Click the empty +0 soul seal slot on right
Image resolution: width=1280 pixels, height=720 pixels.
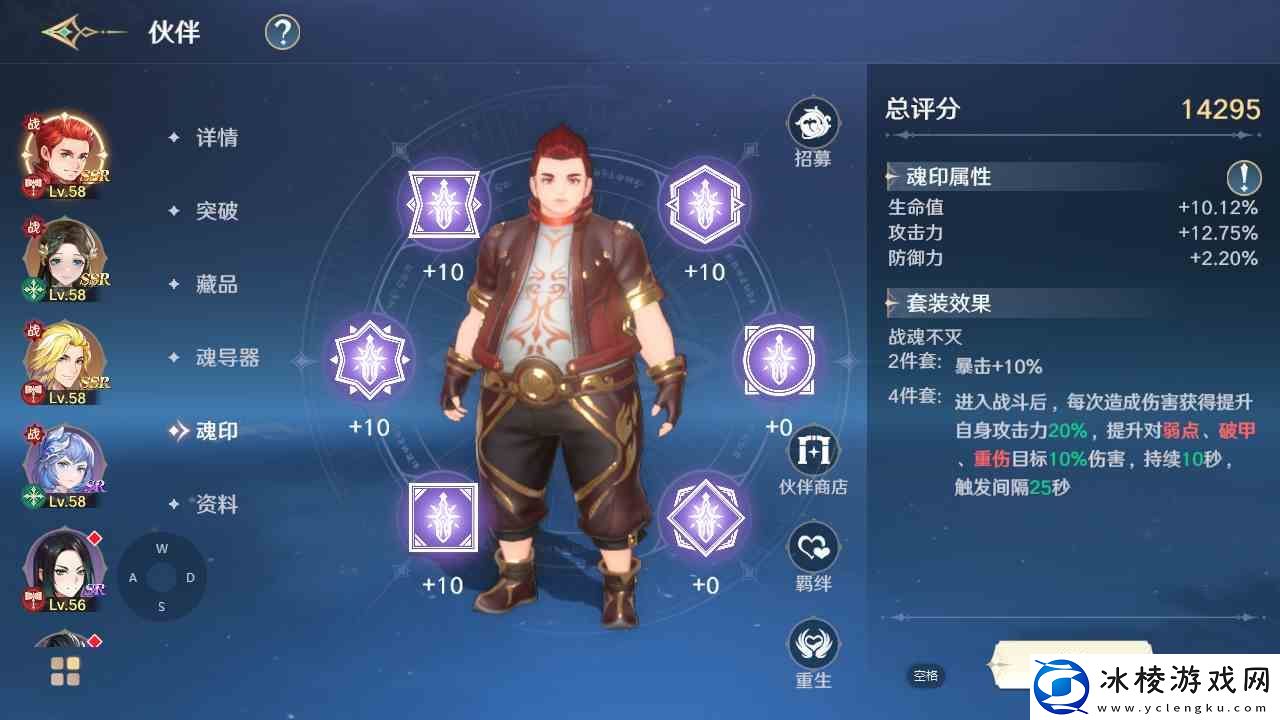click(x=778, y=358)
